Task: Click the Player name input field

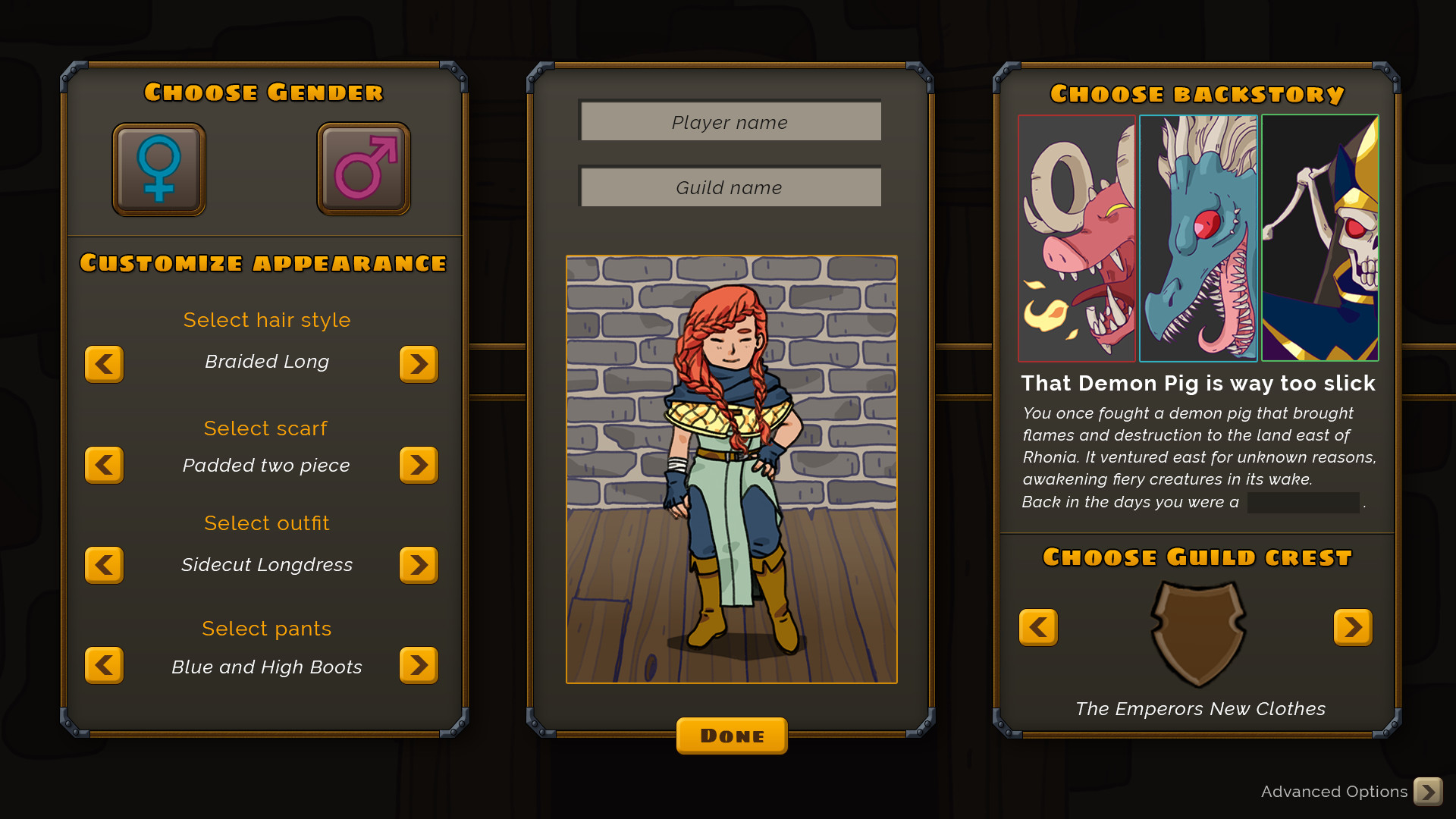Action: [730, 121]
